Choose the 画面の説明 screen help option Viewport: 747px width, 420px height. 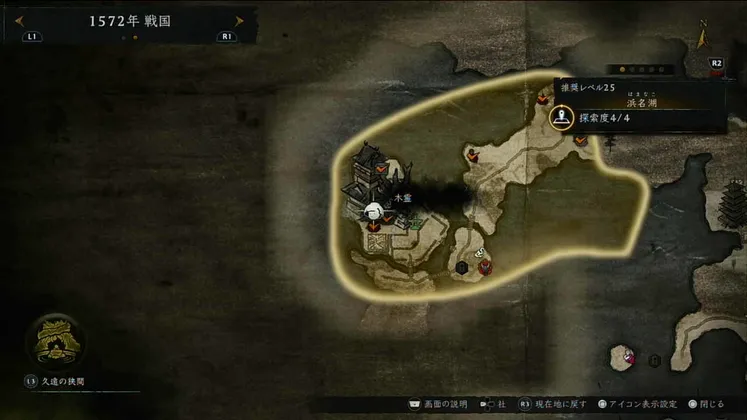pos(438,404)
